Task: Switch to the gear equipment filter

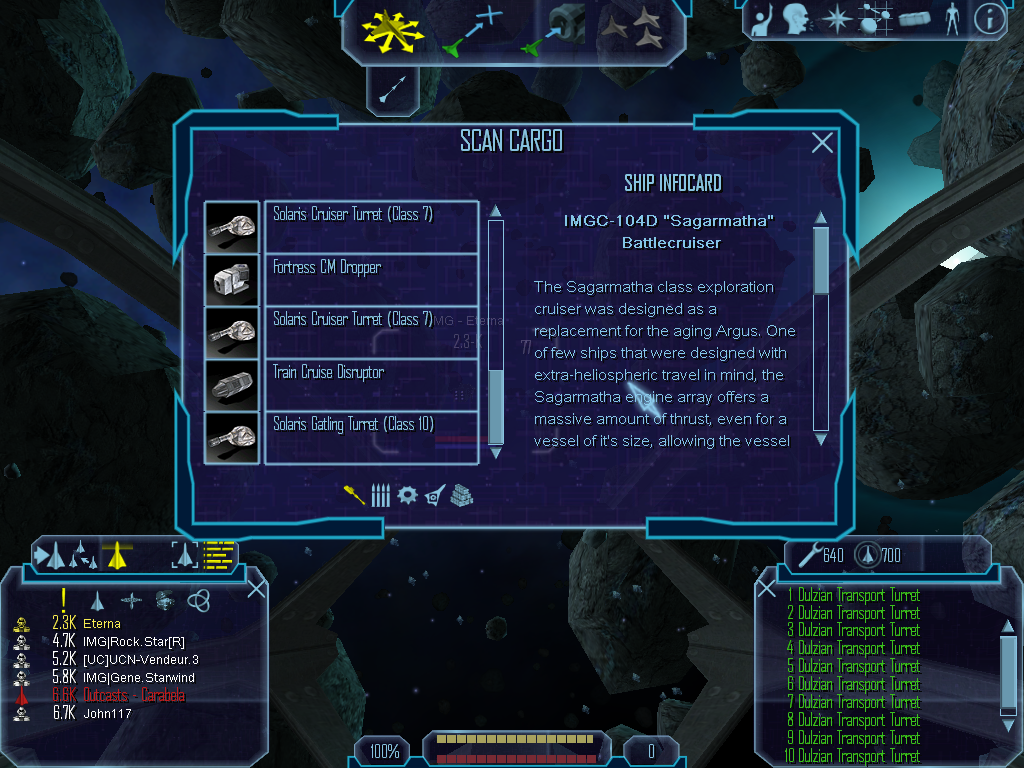Action: point(406,495)
